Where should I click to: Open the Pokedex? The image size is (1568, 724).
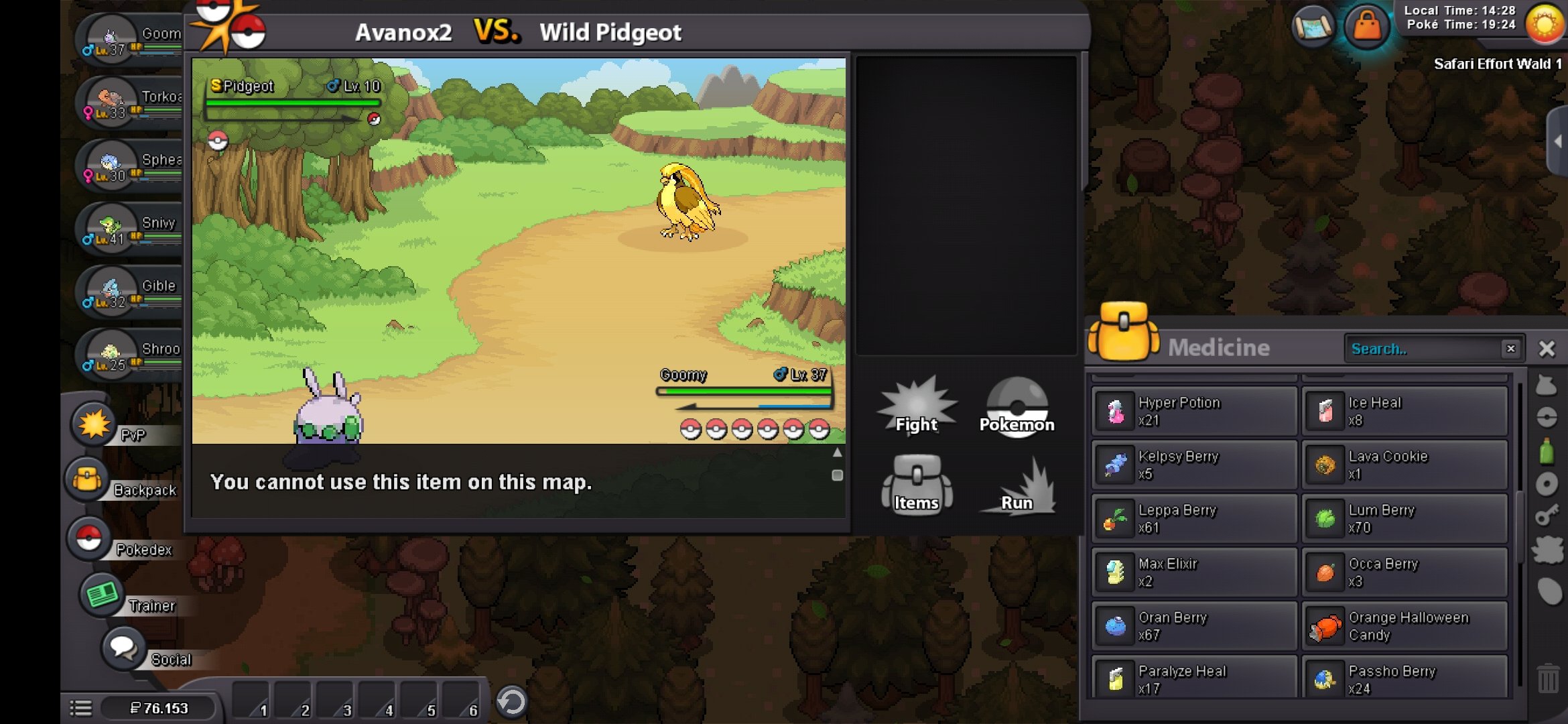point(89,538)
